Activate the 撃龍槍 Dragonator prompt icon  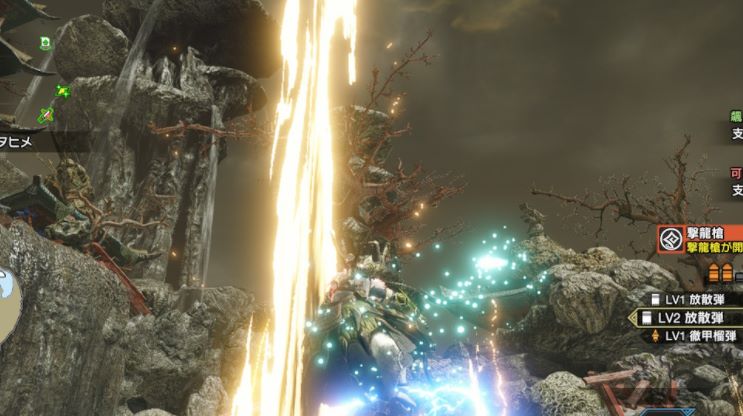coord(670,240)
